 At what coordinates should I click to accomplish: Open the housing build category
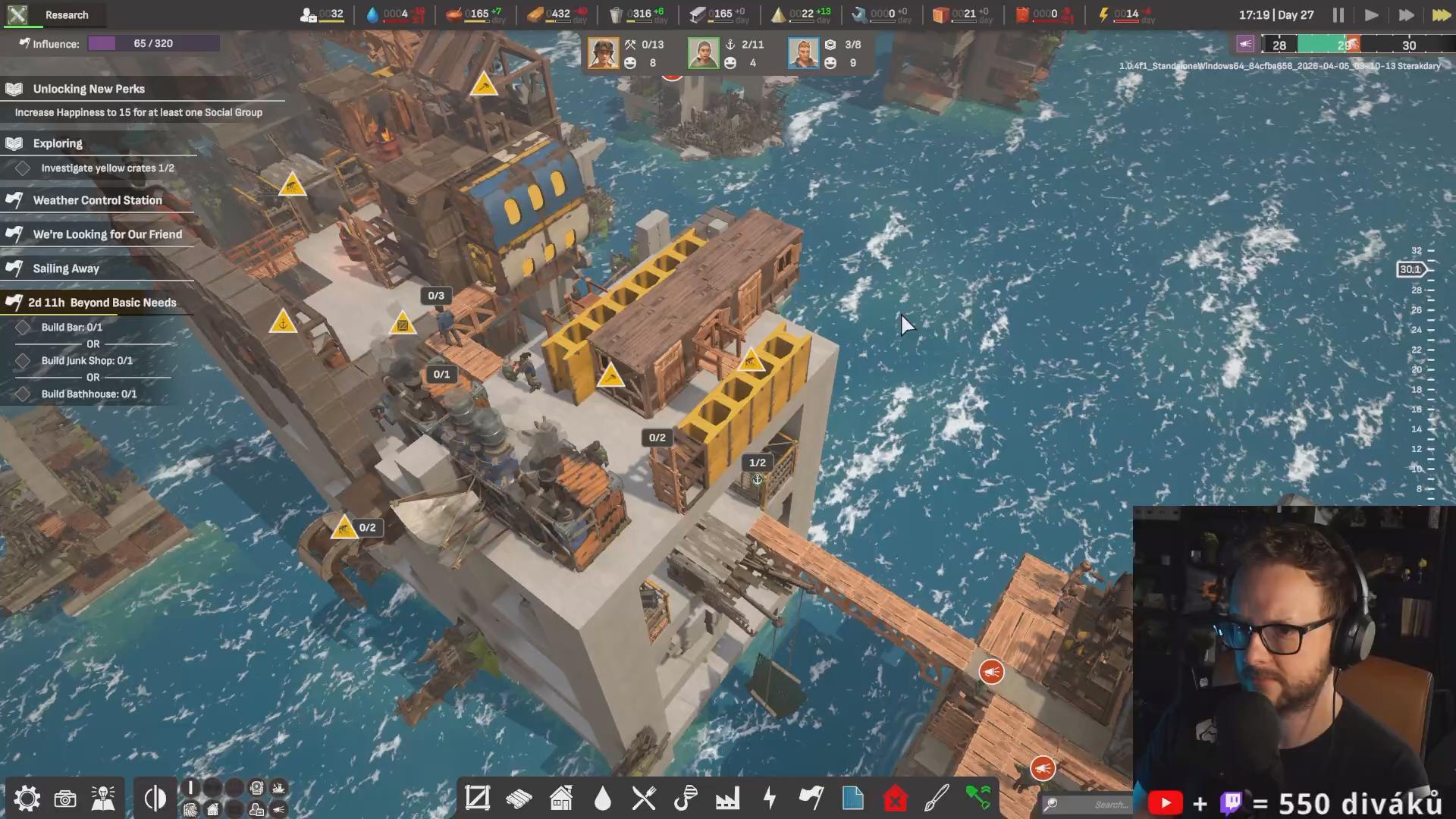(561, 799)
